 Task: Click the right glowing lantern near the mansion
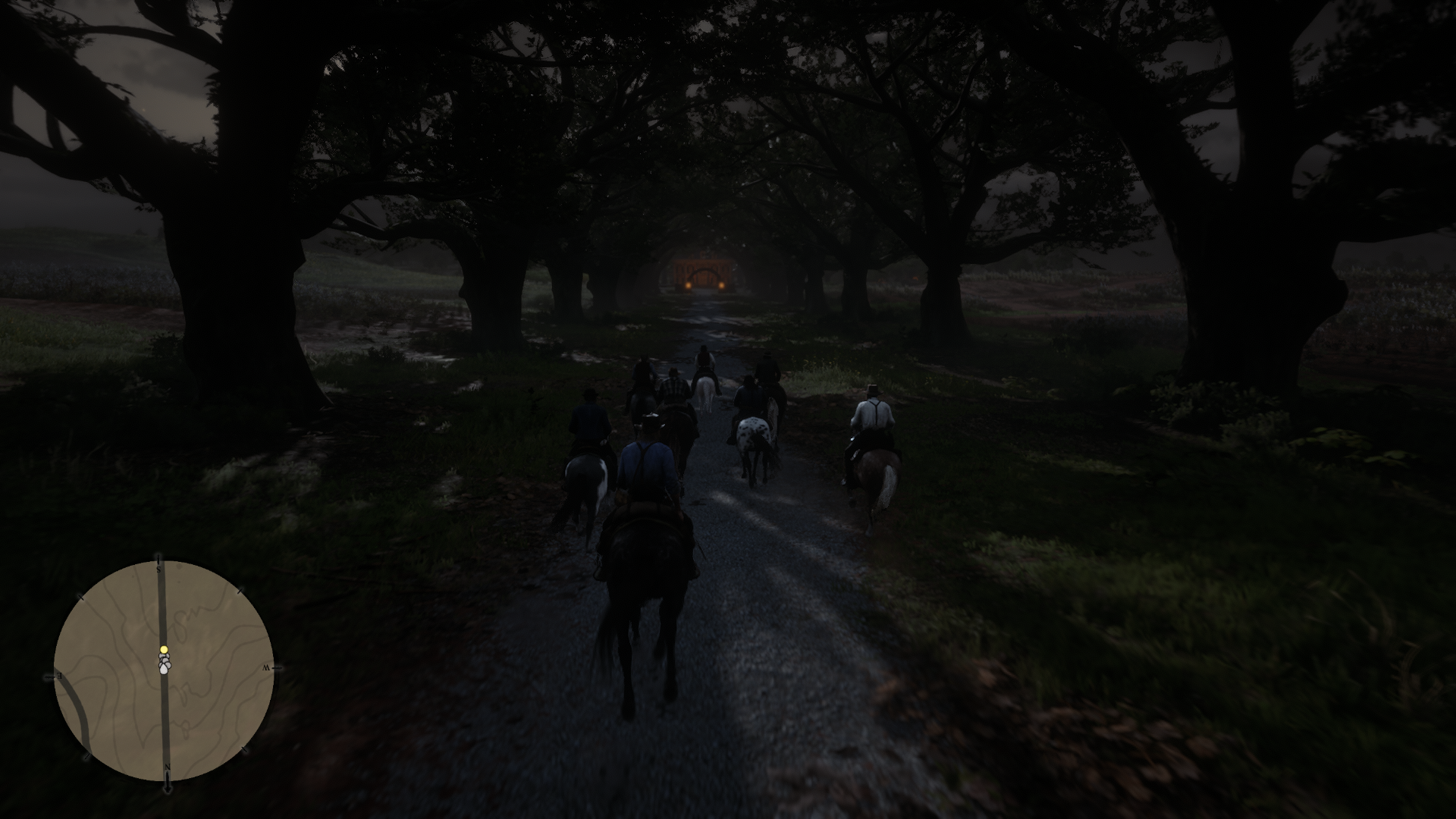coord(722,285)
